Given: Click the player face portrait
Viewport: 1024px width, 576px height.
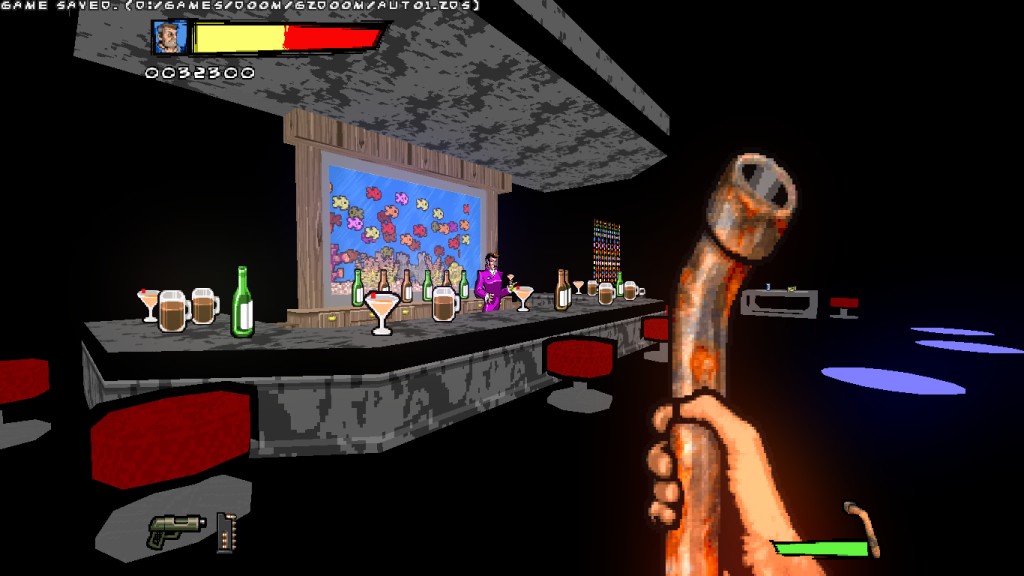Looking at the screenshot, I should [x=170, y=37].
